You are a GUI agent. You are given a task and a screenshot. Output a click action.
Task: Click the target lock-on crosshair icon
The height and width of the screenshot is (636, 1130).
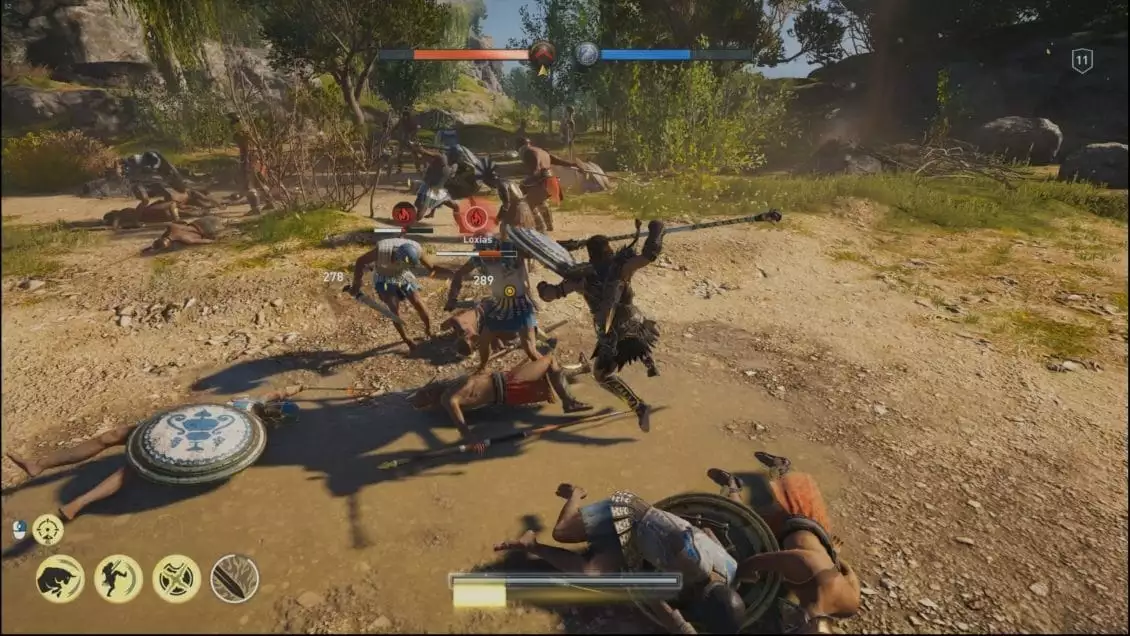click(47, 529)
